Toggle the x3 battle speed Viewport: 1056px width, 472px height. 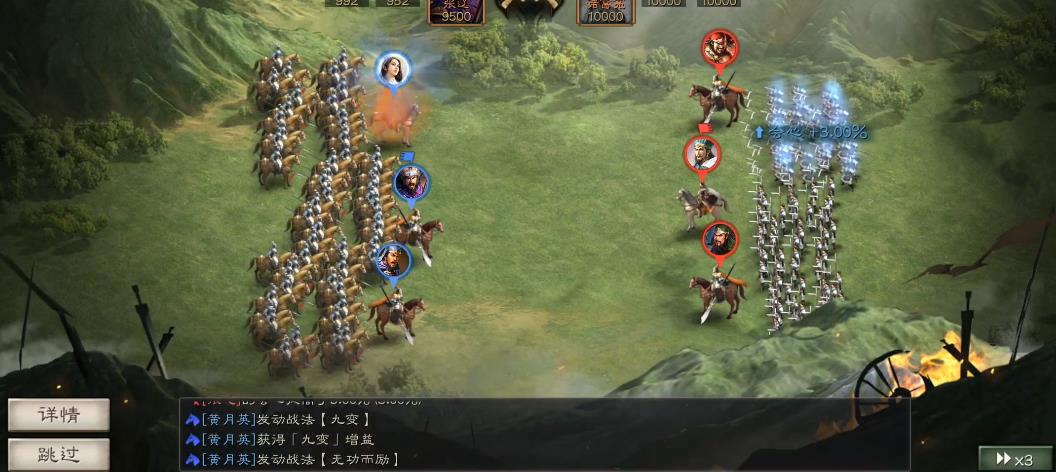[x=1014, y=459]
